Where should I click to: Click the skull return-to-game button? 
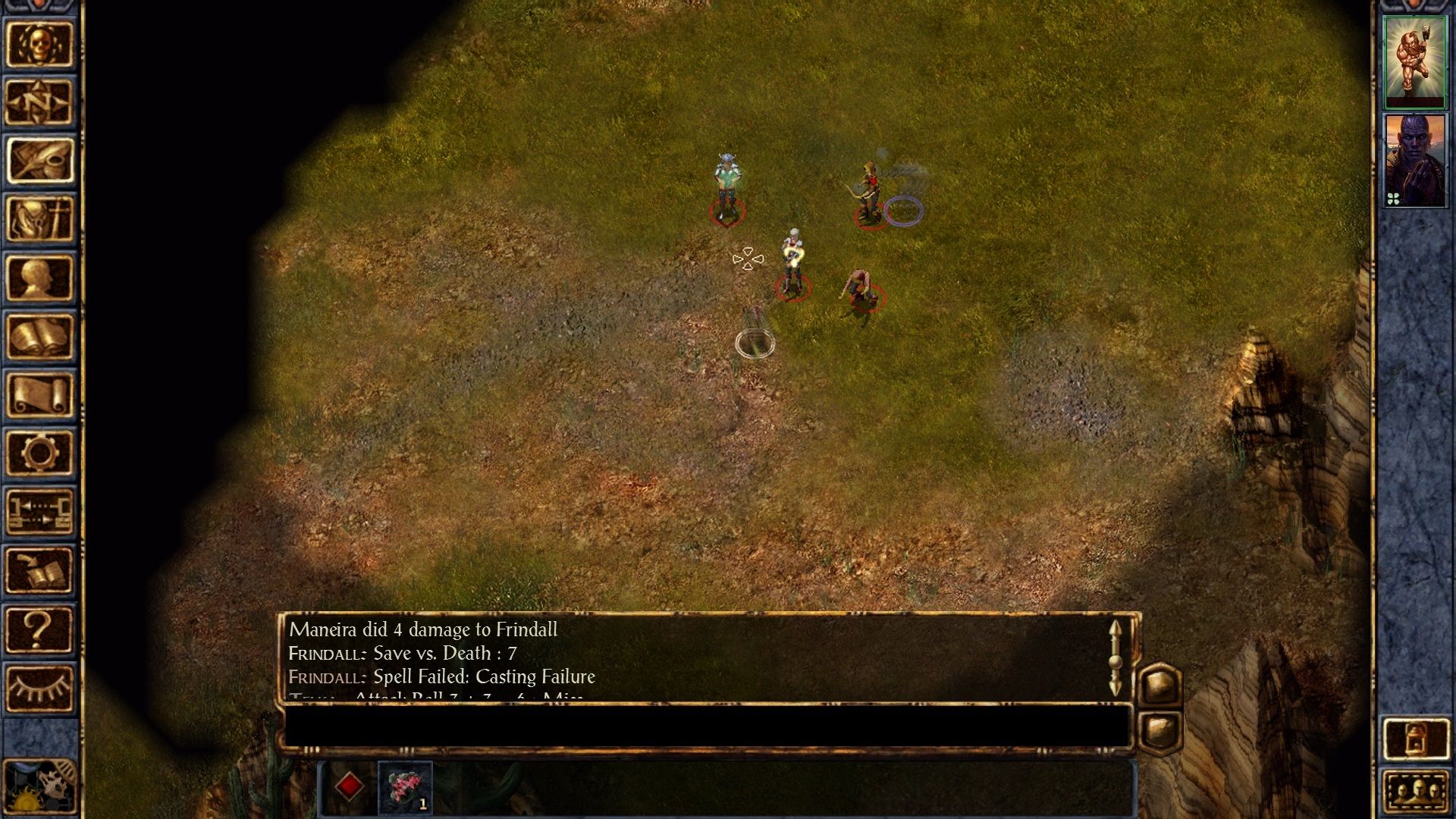(x=39, y=44)
